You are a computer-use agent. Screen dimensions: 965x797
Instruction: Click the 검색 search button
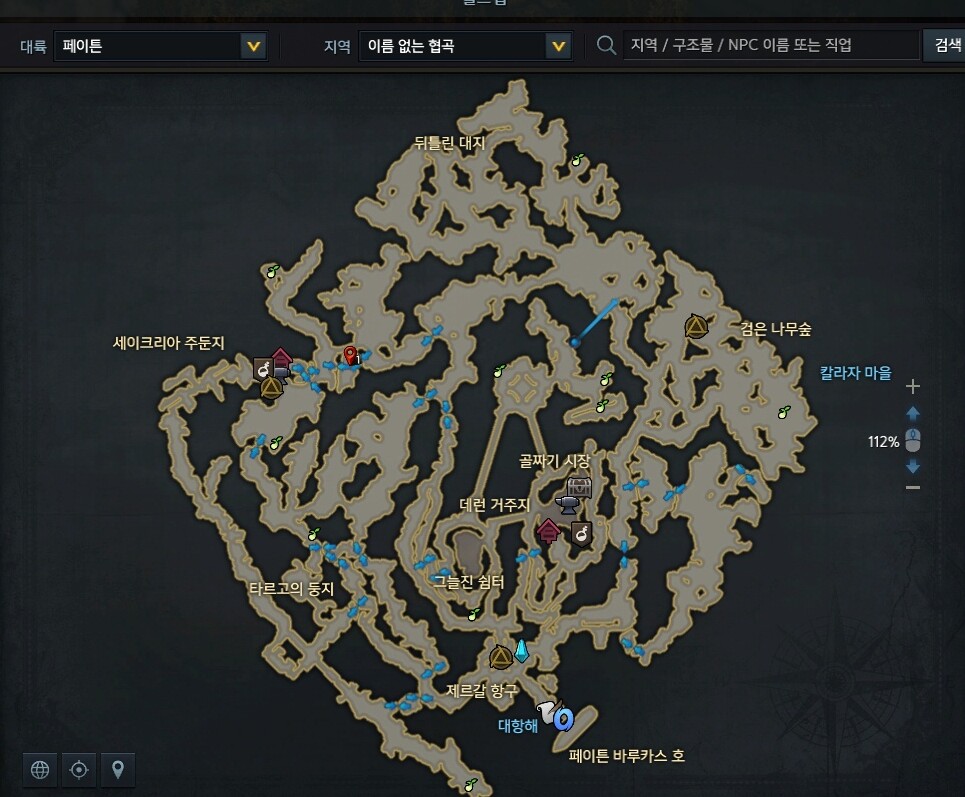[x=946, y=46]
